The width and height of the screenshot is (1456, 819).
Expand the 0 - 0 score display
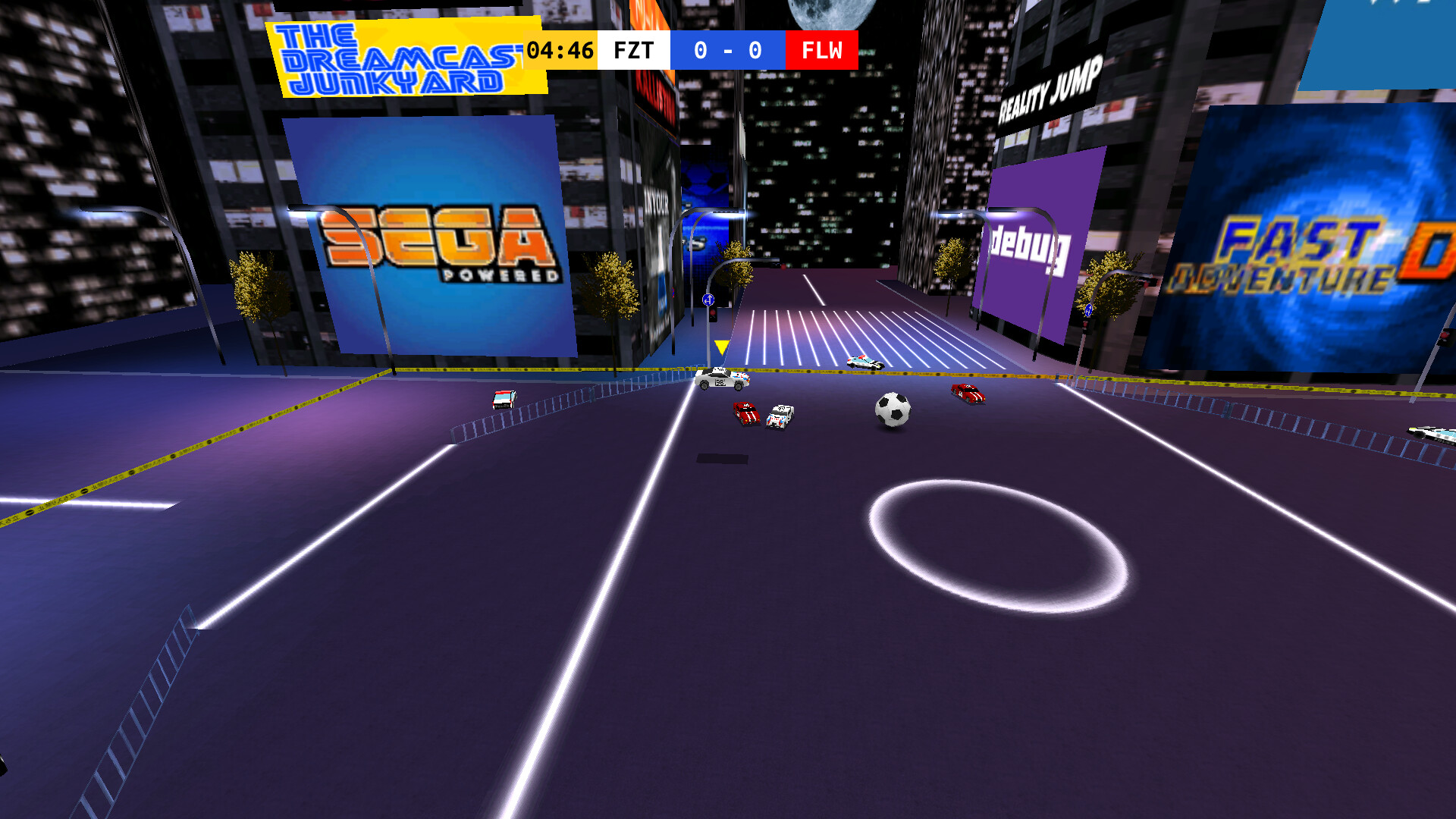pyautogui.click(x=727, y=50)
